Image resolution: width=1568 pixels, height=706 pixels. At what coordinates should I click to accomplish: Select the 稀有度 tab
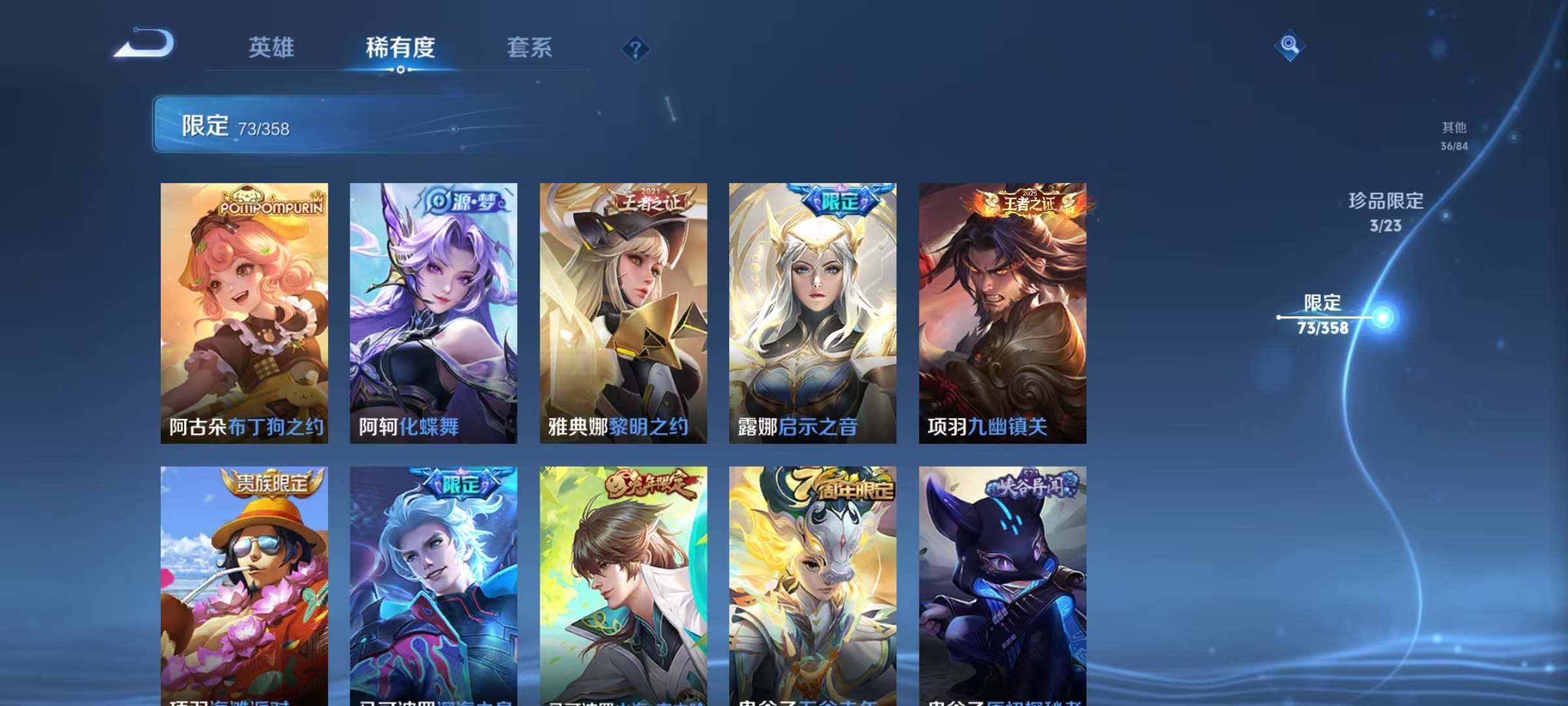click(401, 48)
